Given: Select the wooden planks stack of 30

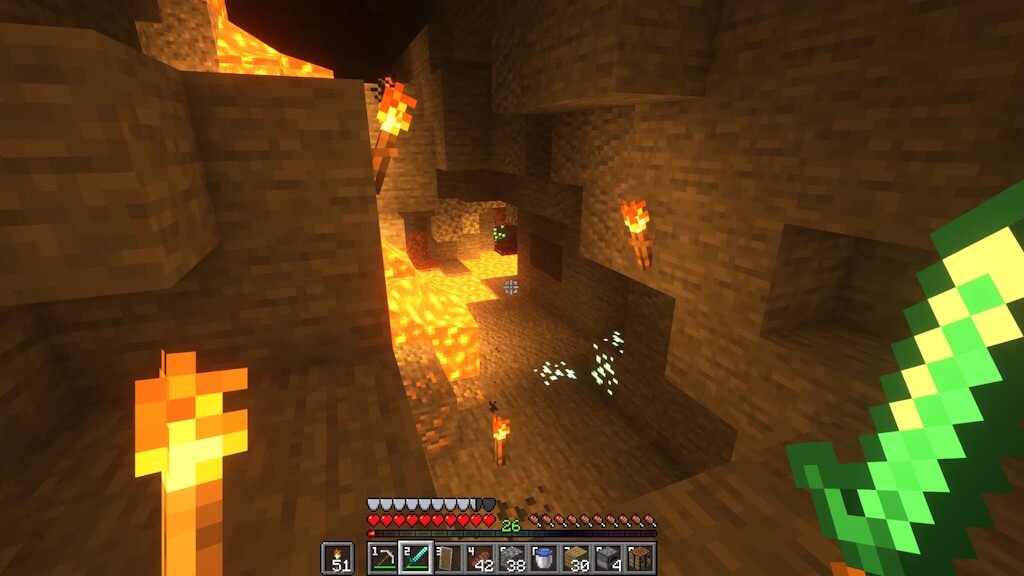Looking at the screenshot, I should point(576,558).
